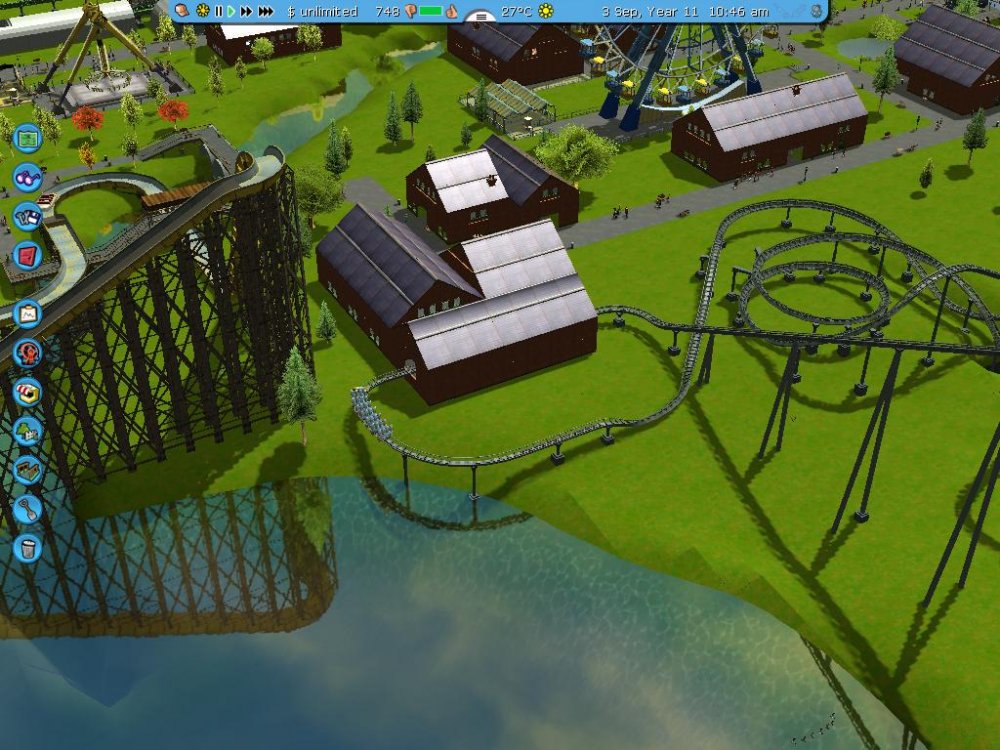Open the park map icon
This screenshot has width=1000, height=750.
tap(27, 136)
